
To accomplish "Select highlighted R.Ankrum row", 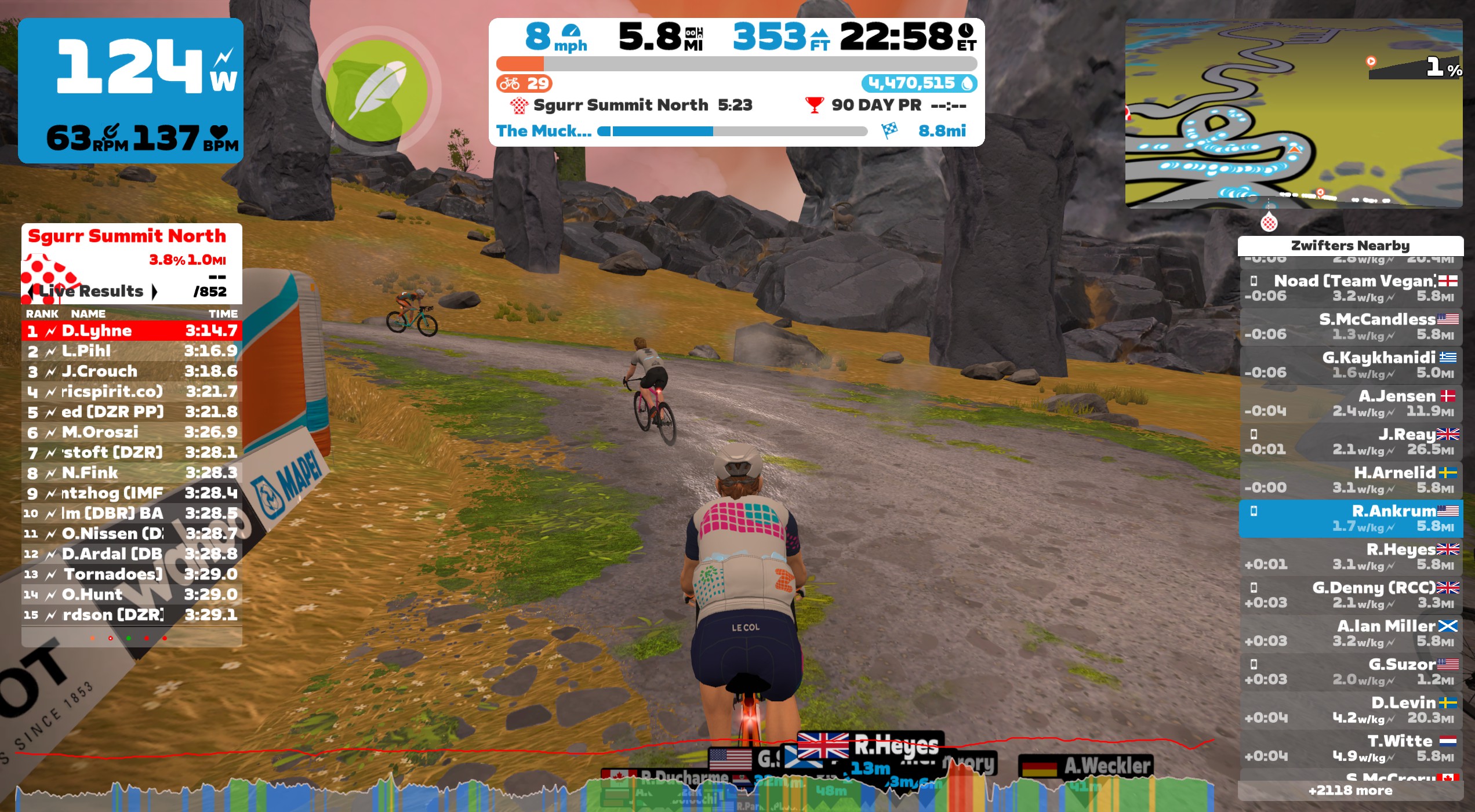I will 1350,518.
